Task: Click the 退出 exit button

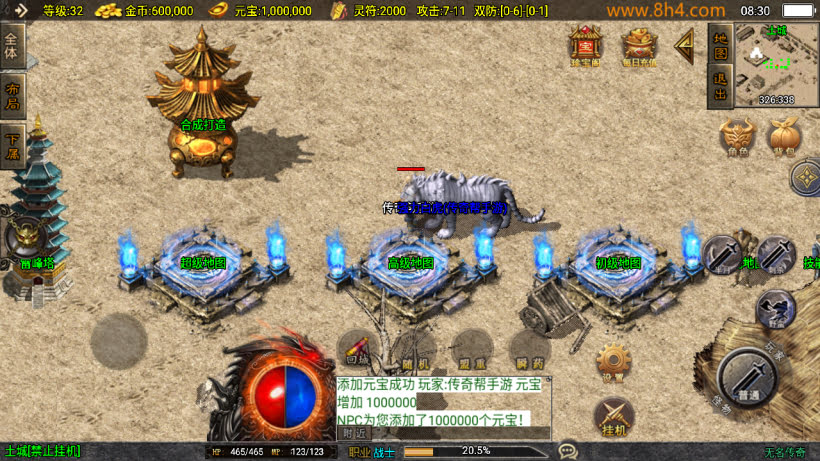Action: pos(719,87)
